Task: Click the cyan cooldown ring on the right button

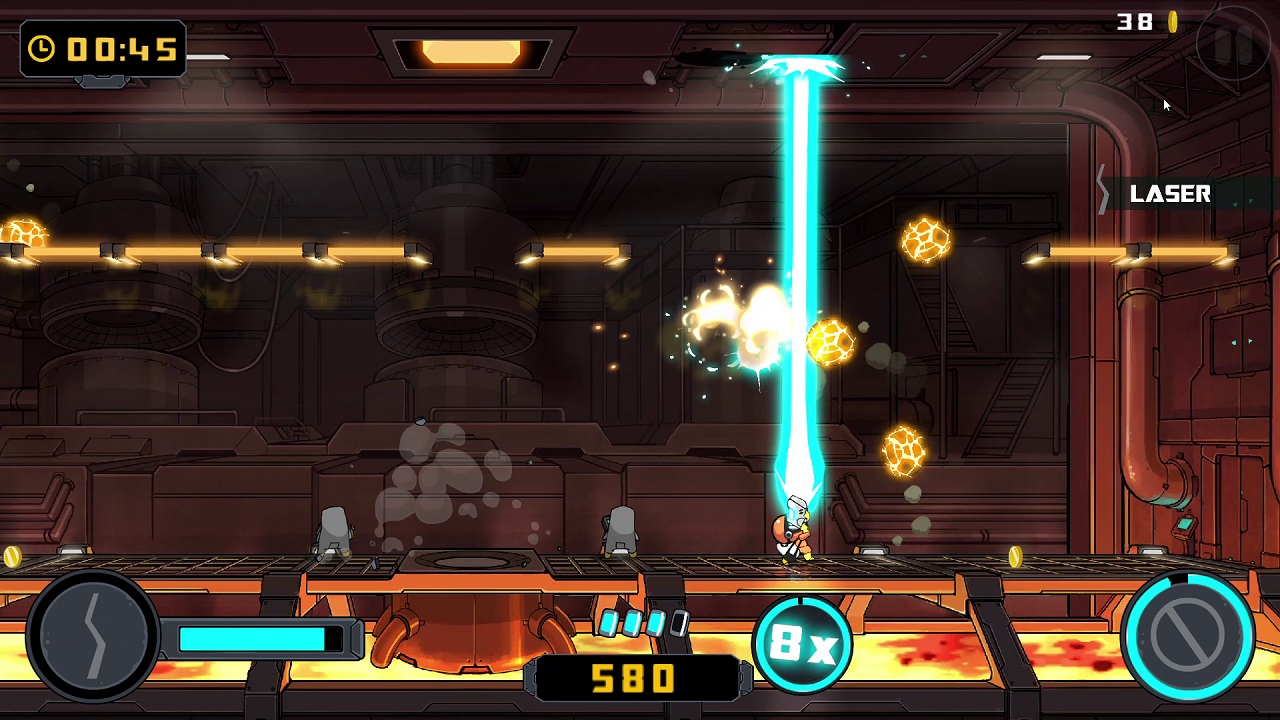Action: pos(1188,577)
